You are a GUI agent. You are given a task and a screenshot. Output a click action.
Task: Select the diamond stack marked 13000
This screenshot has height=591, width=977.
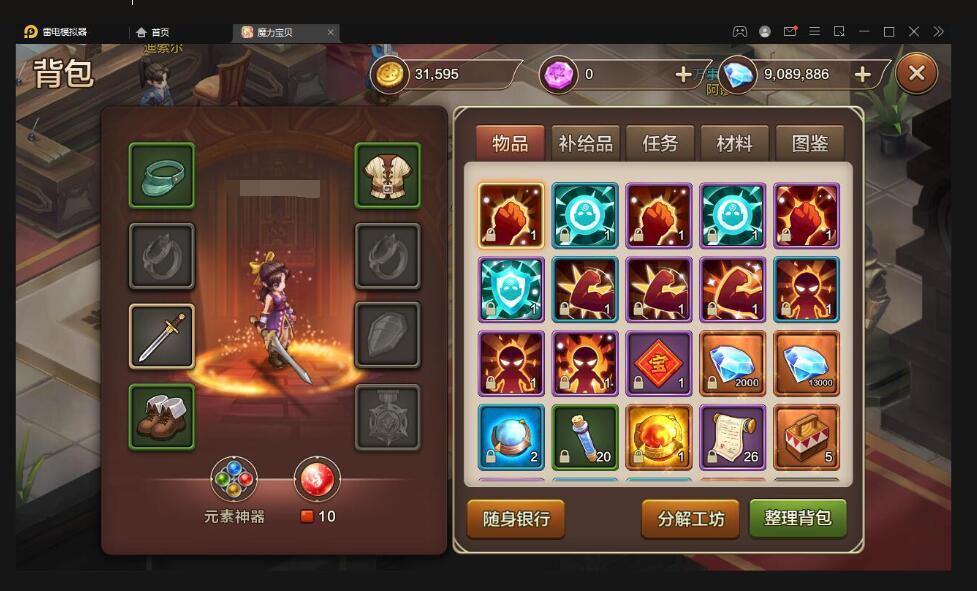click(x=807, y=364)
